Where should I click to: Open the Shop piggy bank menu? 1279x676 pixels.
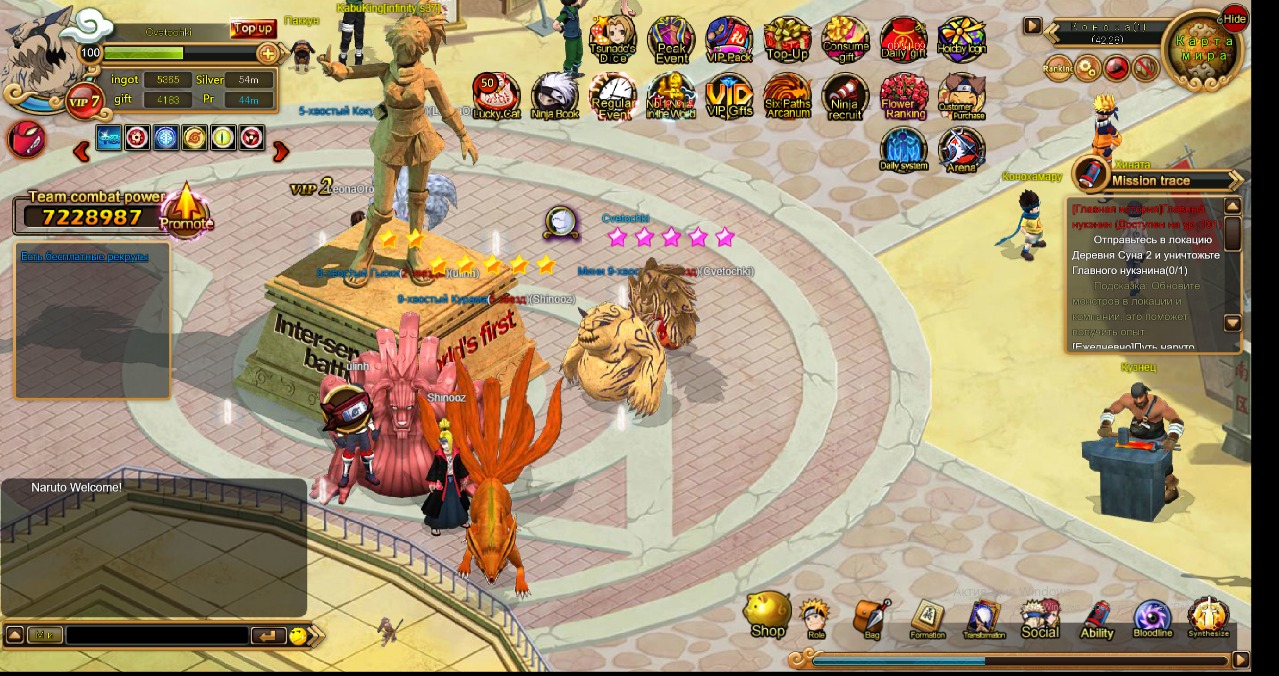click(x=767, y=614)
